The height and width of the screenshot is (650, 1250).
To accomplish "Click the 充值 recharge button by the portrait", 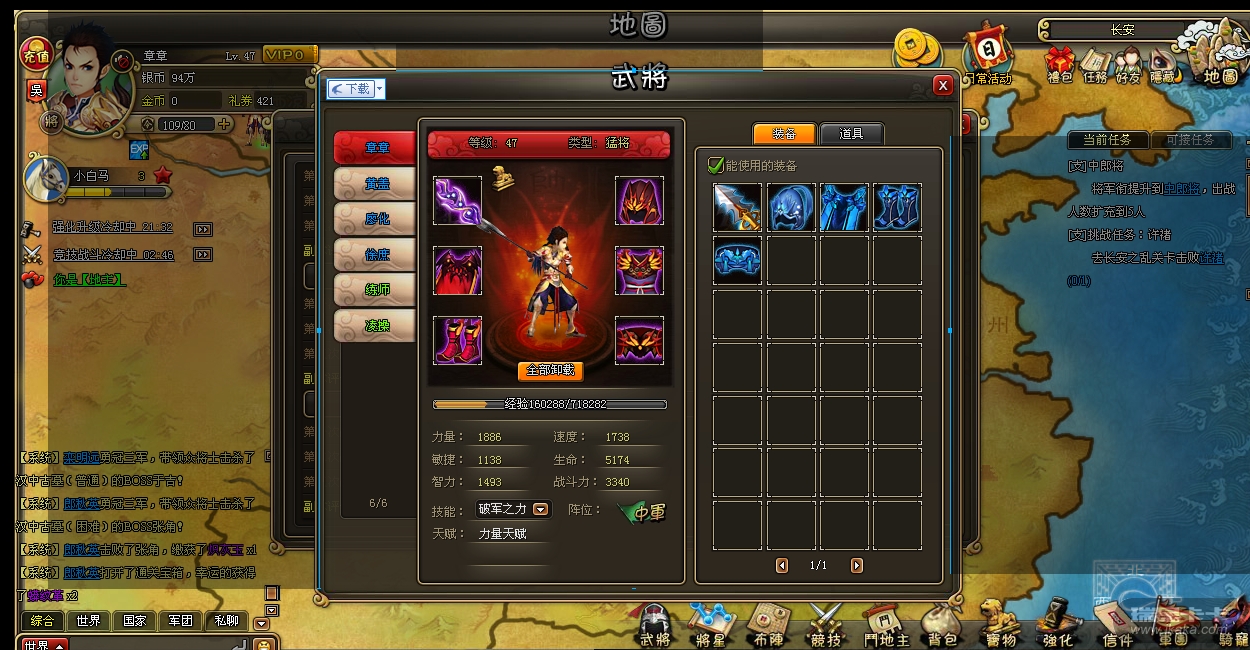I will pyautogui.click(x=36, y=52).
